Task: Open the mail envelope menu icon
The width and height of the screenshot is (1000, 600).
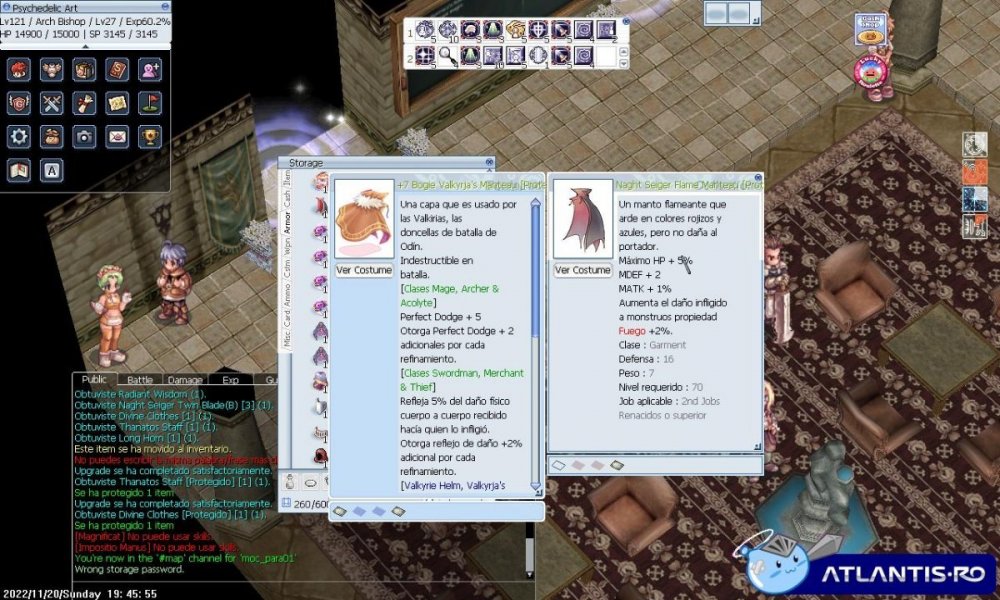Action: click(x=118, y=136)
